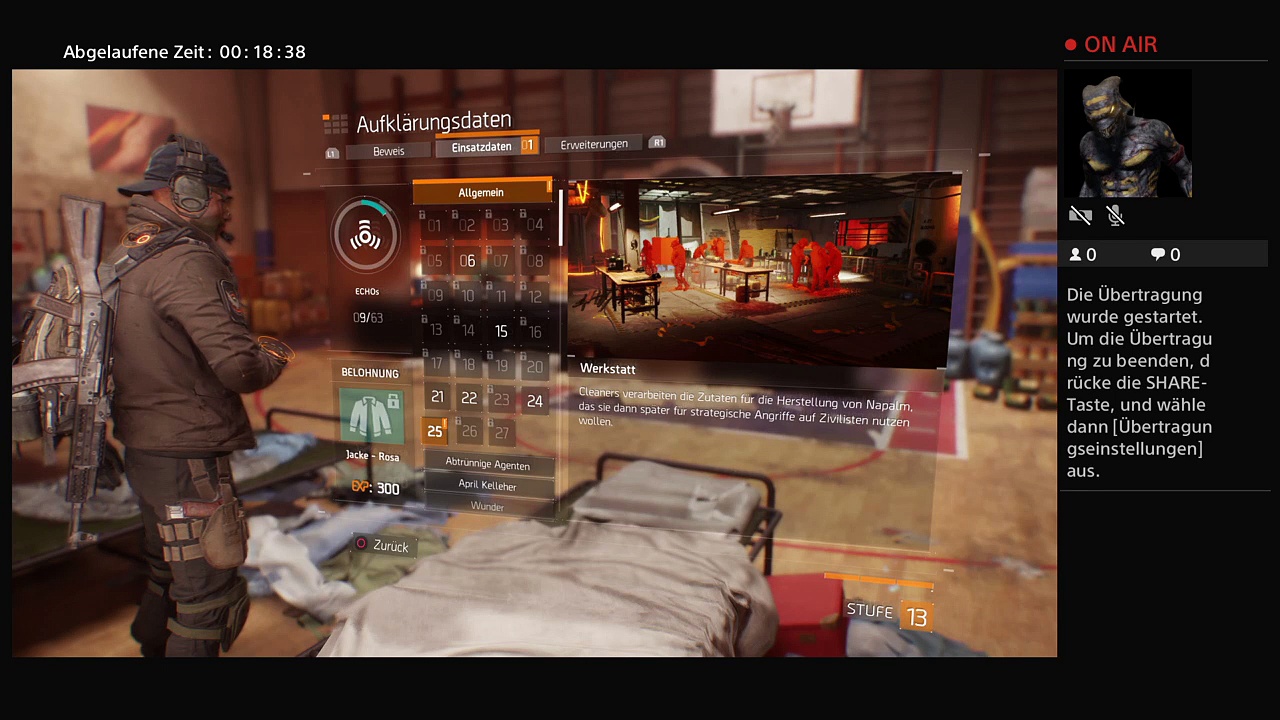Expand the Allgemein category header
Image resolution: width=1280 pixels, height=720 pixels.
[481, 192]
